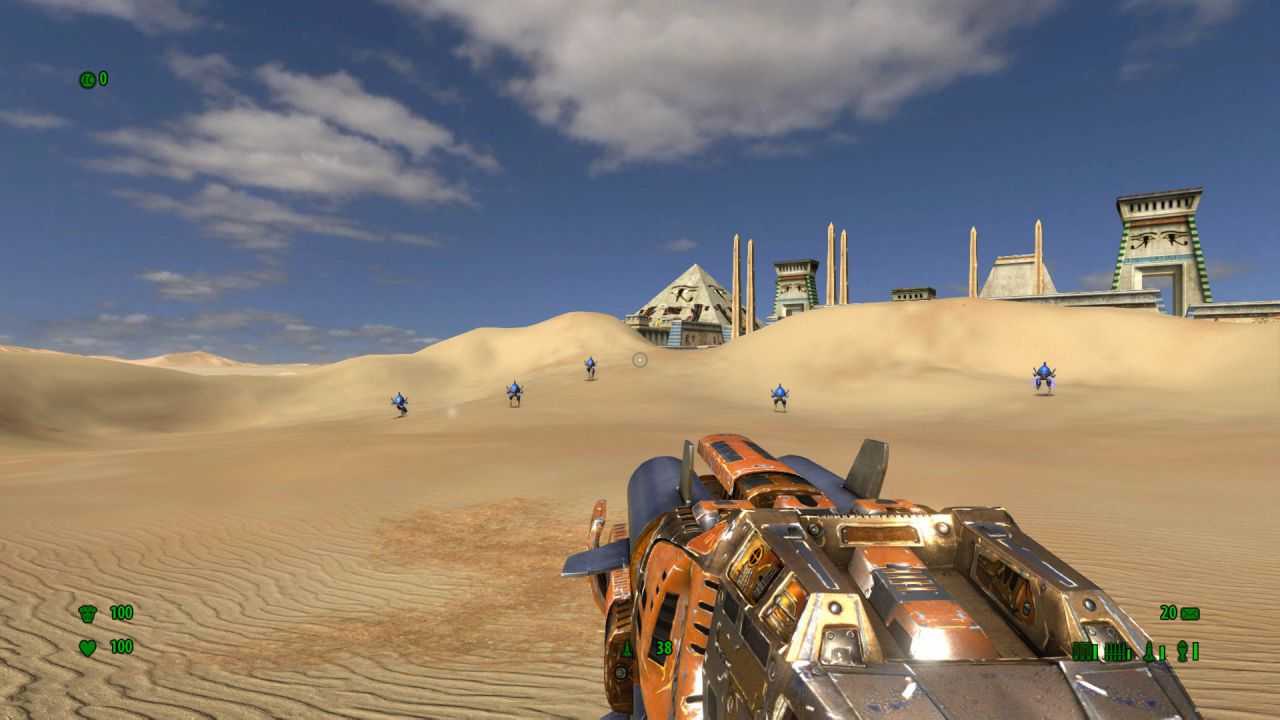Click the leftmost blue enemy on the dunes
Image resolution: width=1280 pixels, height=720 pixels.
pyautogui.click(x=401, y=400)
